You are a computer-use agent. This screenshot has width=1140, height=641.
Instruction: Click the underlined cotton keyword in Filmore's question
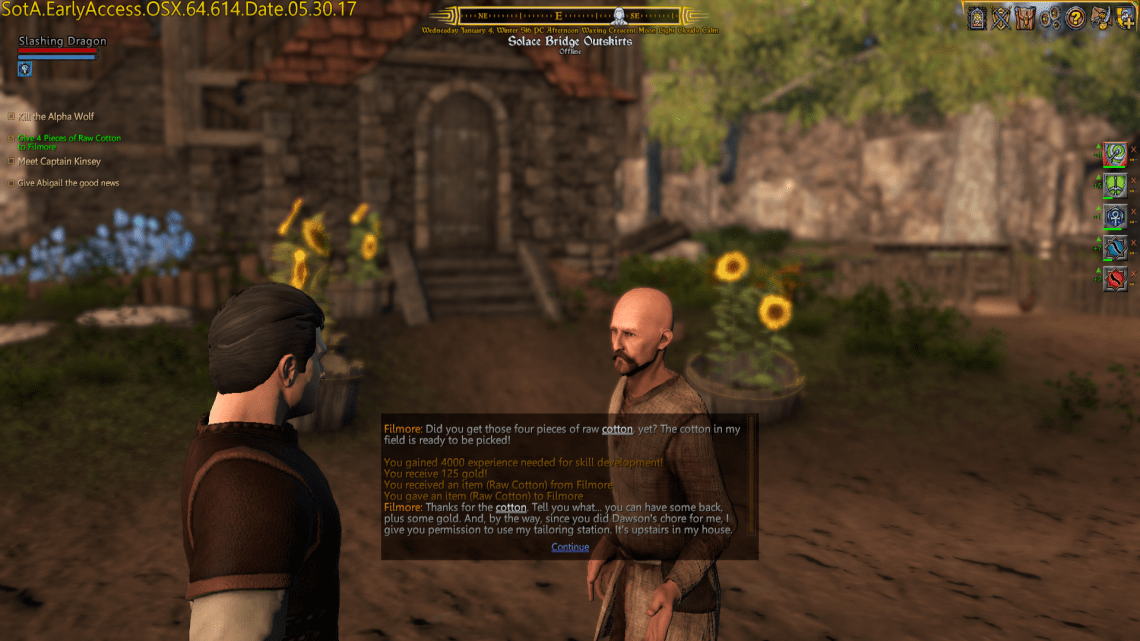pos(617,429)
